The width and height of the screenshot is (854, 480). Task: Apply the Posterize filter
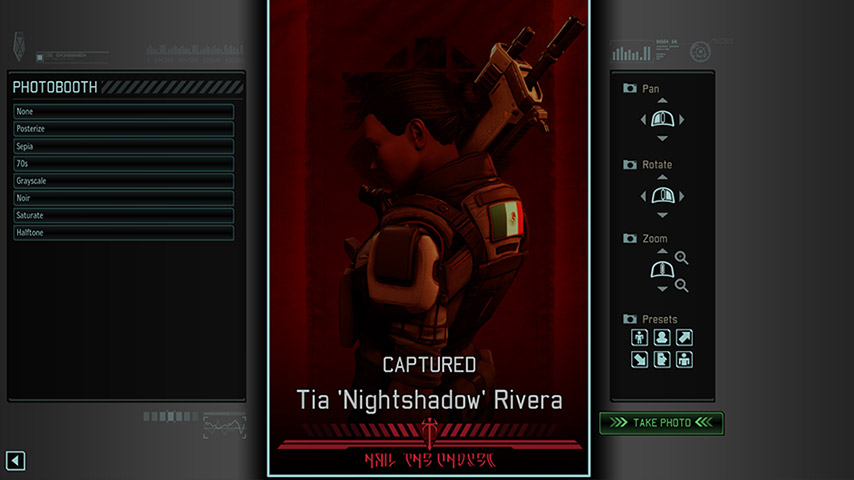point(124,129)
